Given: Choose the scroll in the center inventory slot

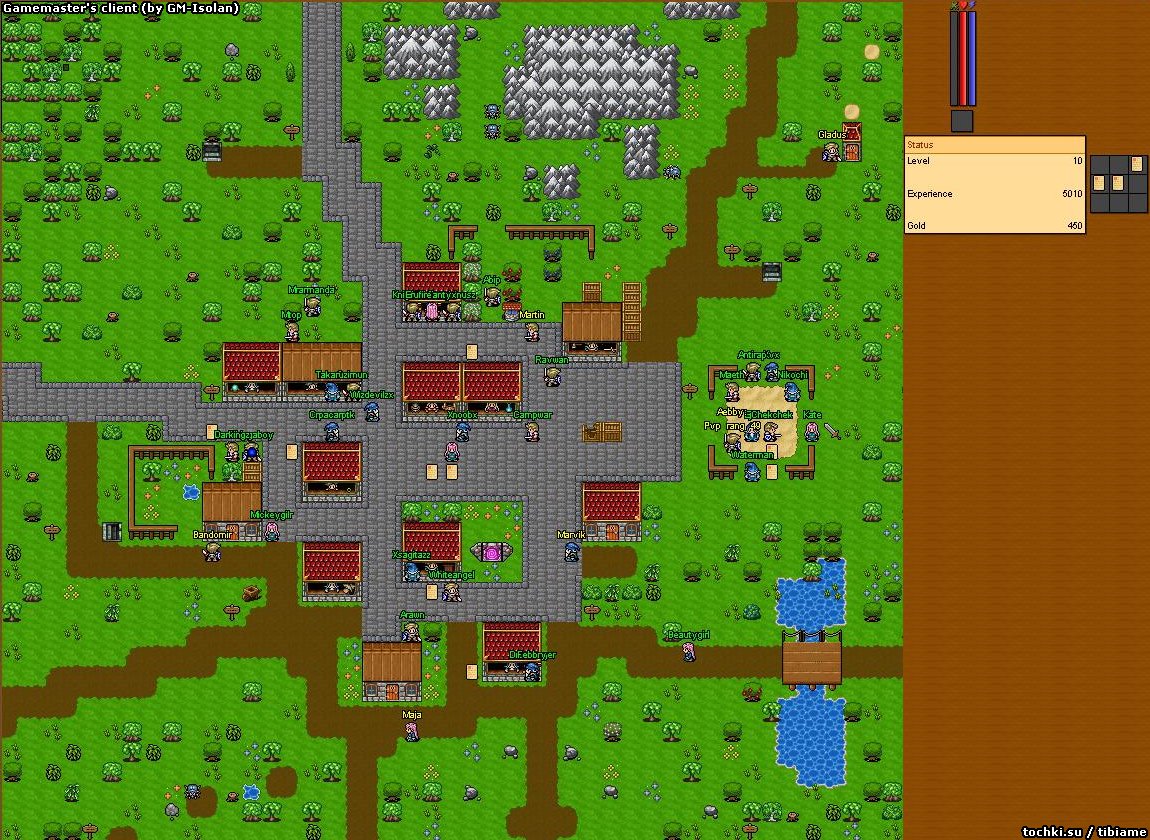Looking at the screenshot, I should point(1117,183).
